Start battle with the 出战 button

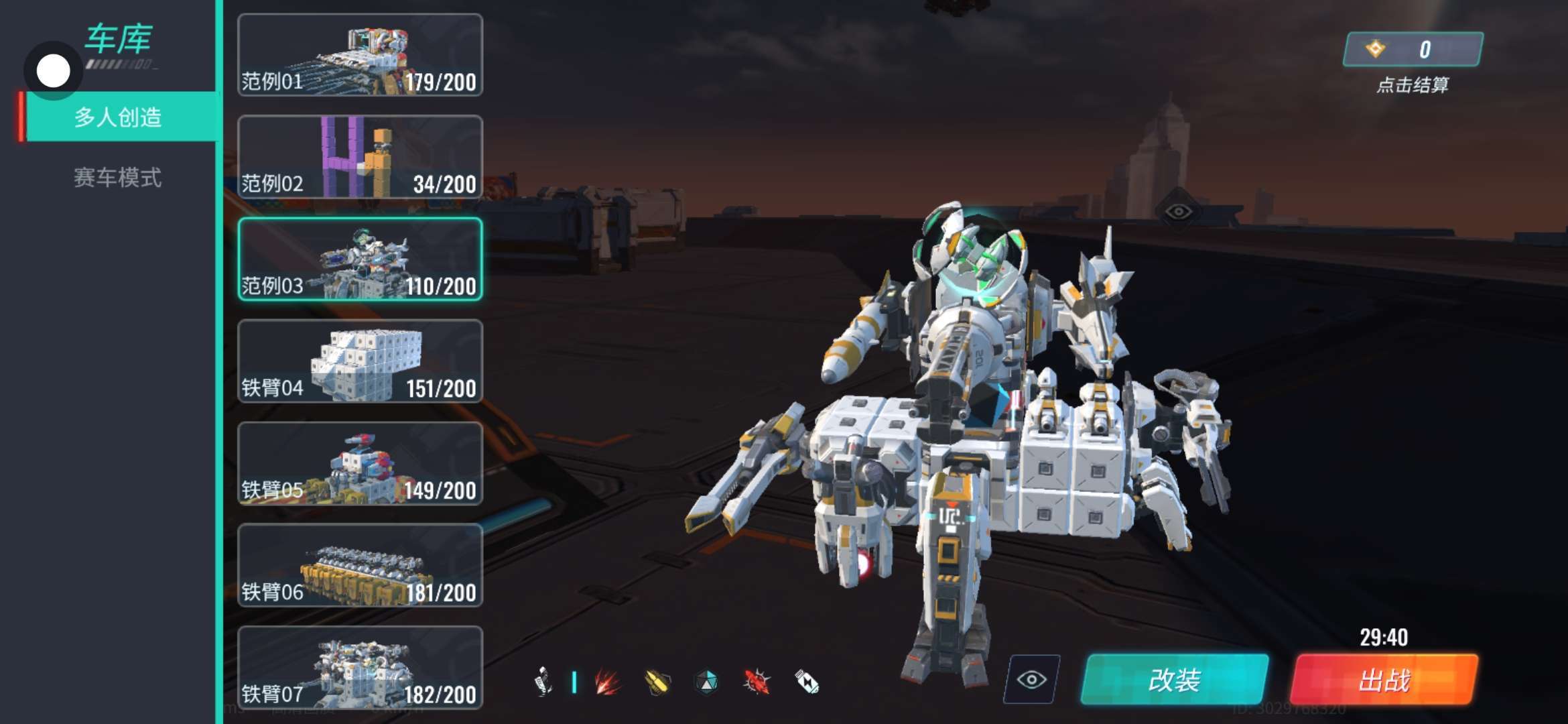(1384, 680)
